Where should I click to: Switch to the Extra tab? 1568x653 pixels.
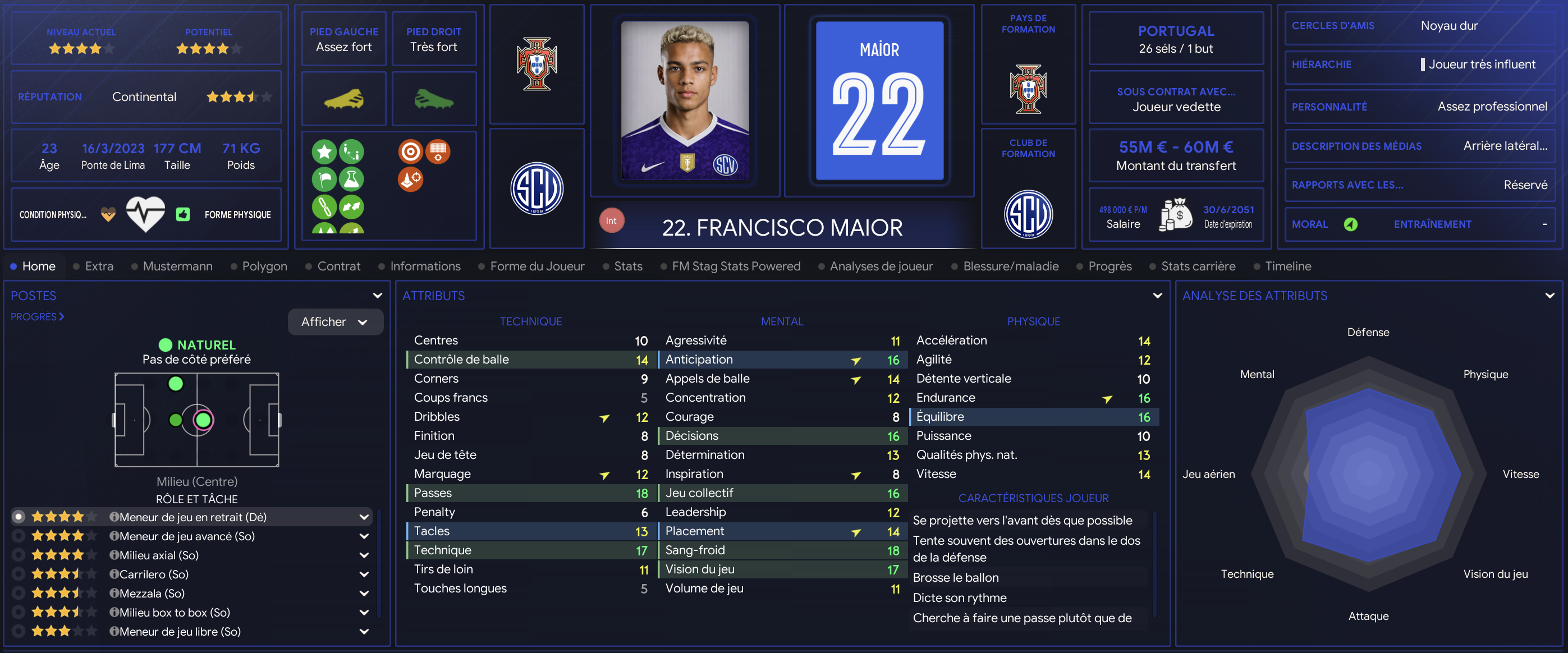pos(99,266)
